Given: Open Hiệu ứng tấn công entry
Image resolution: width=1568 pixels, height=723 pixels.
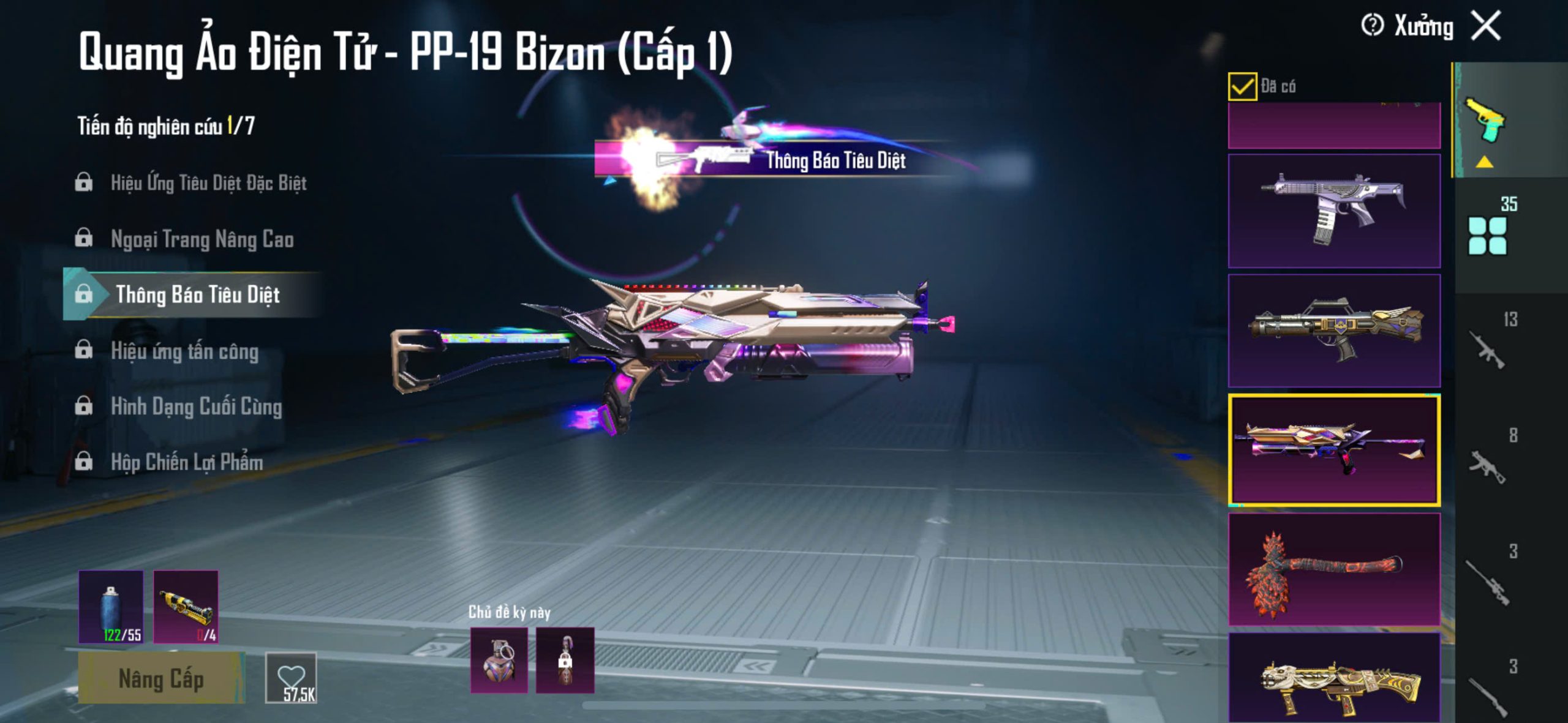Looking at the screenshot, I should (184, 351).
